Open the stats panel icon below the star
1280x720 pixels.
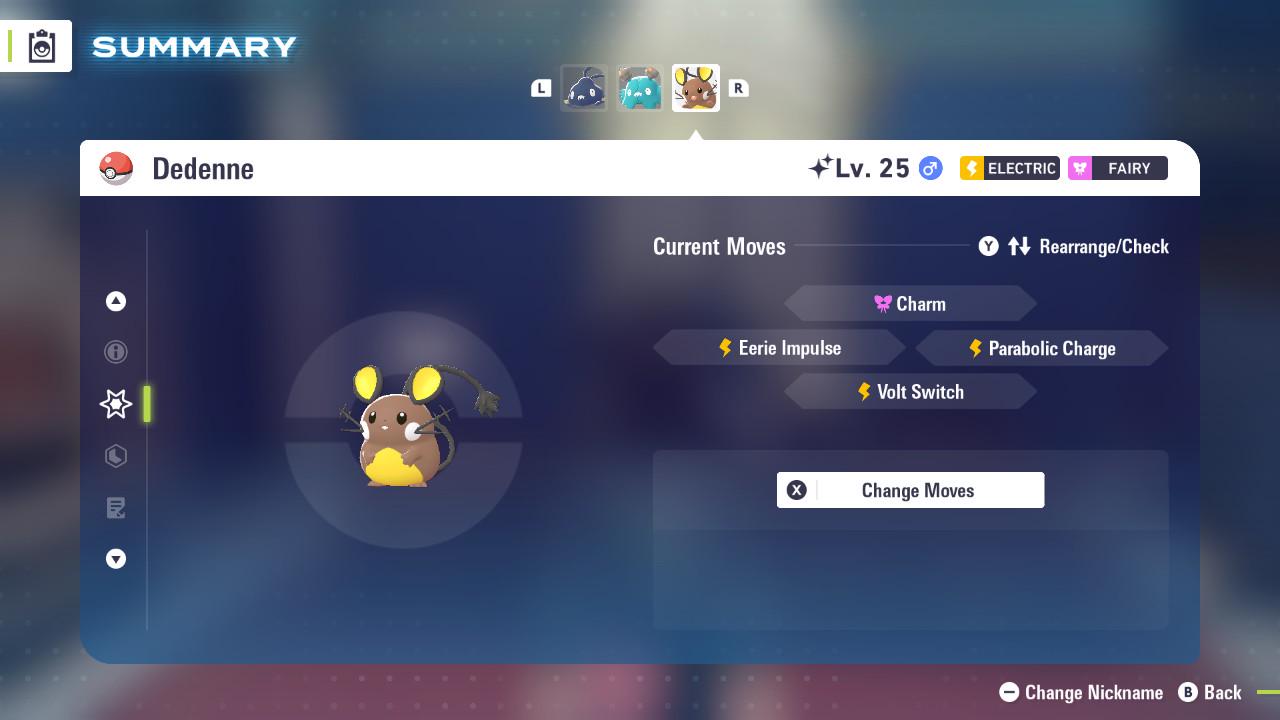[x=116, y=456]
